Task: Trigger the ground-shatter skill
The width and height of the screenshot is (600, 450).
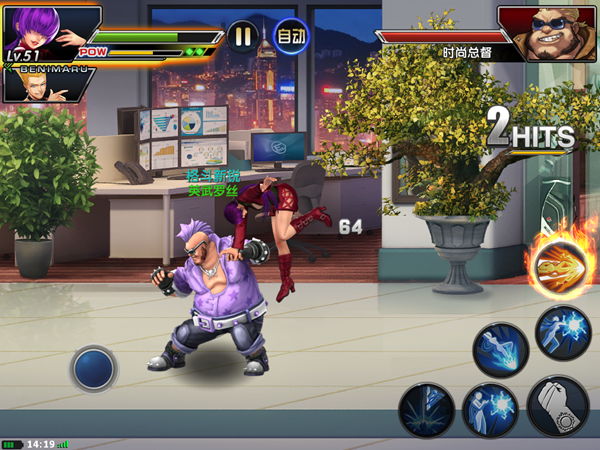Action: coord(427,410)
